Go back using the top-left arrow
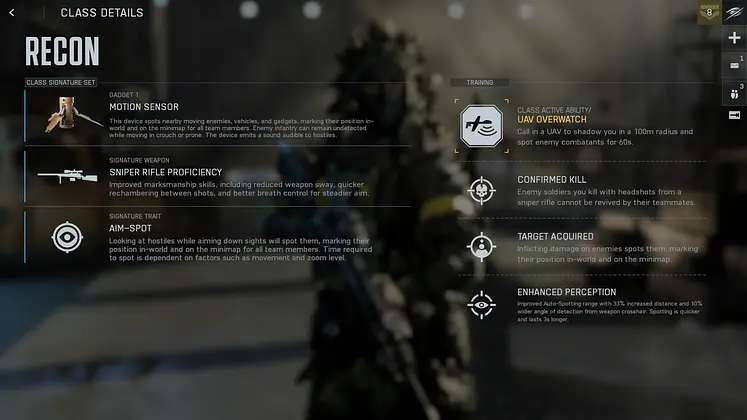 point(12,13)
